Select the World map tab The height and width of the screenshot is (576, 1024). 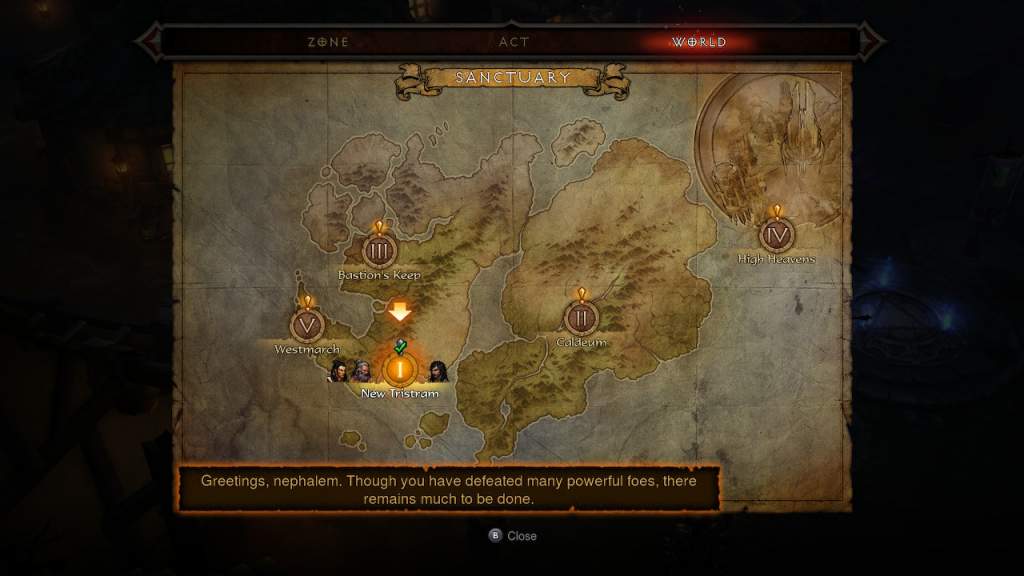(699, 42)
